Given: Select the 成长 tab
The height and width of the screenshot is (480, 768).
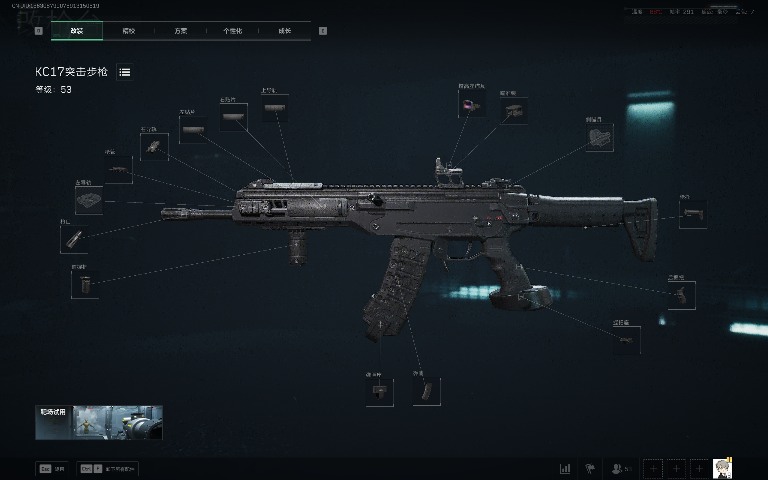Looking at the screenshot, I should coord(285,31).
